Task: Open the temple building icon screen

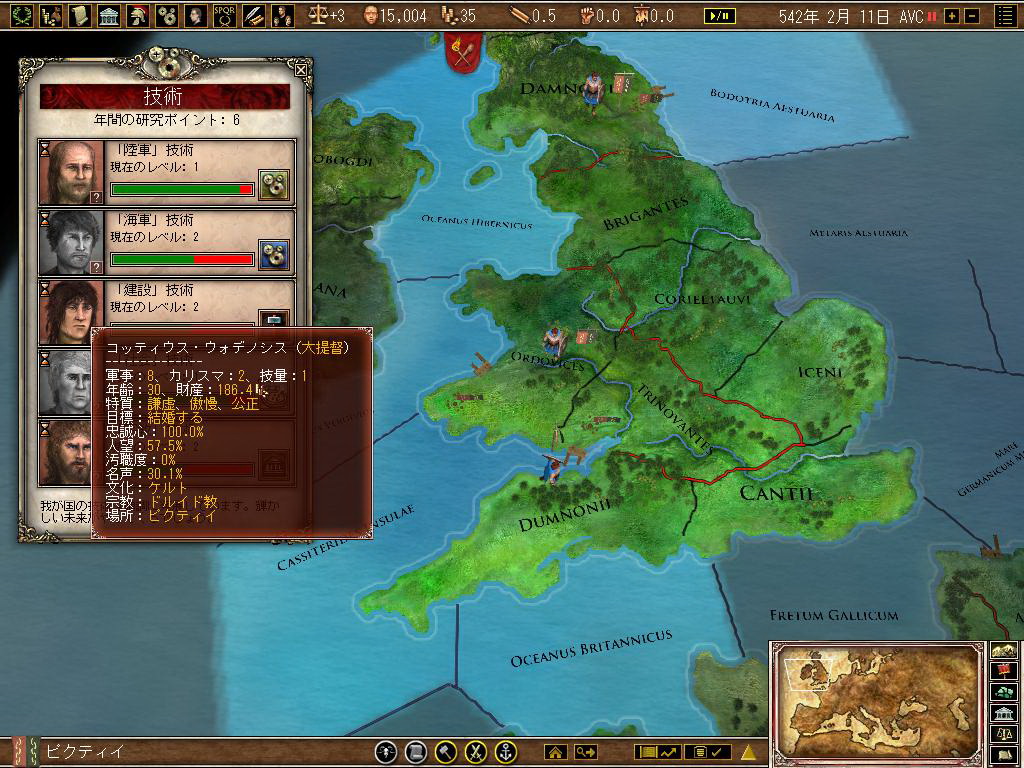Action: [x=109, y=15]
